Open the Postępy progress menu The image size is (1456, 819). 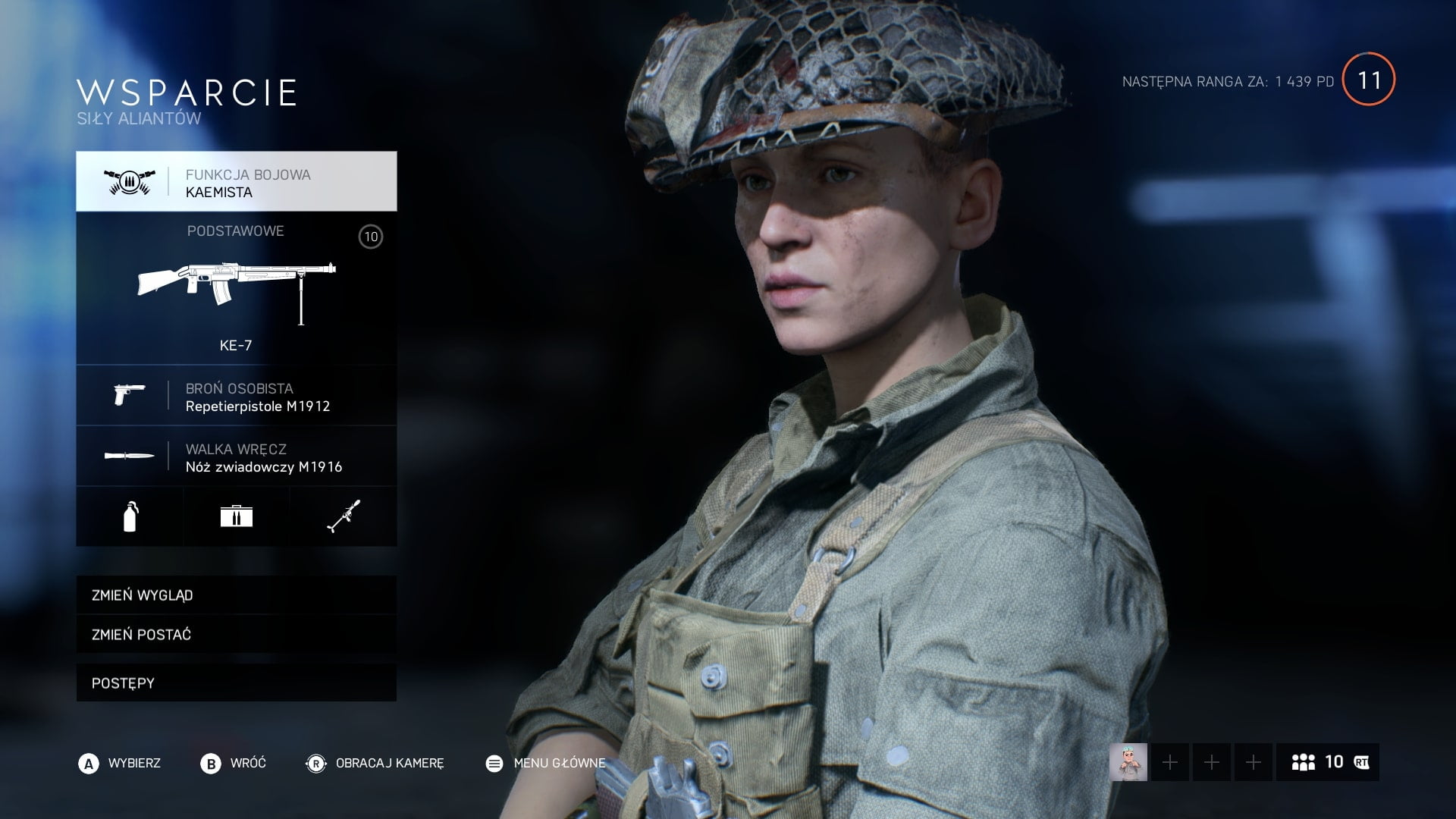pos(236,682)
